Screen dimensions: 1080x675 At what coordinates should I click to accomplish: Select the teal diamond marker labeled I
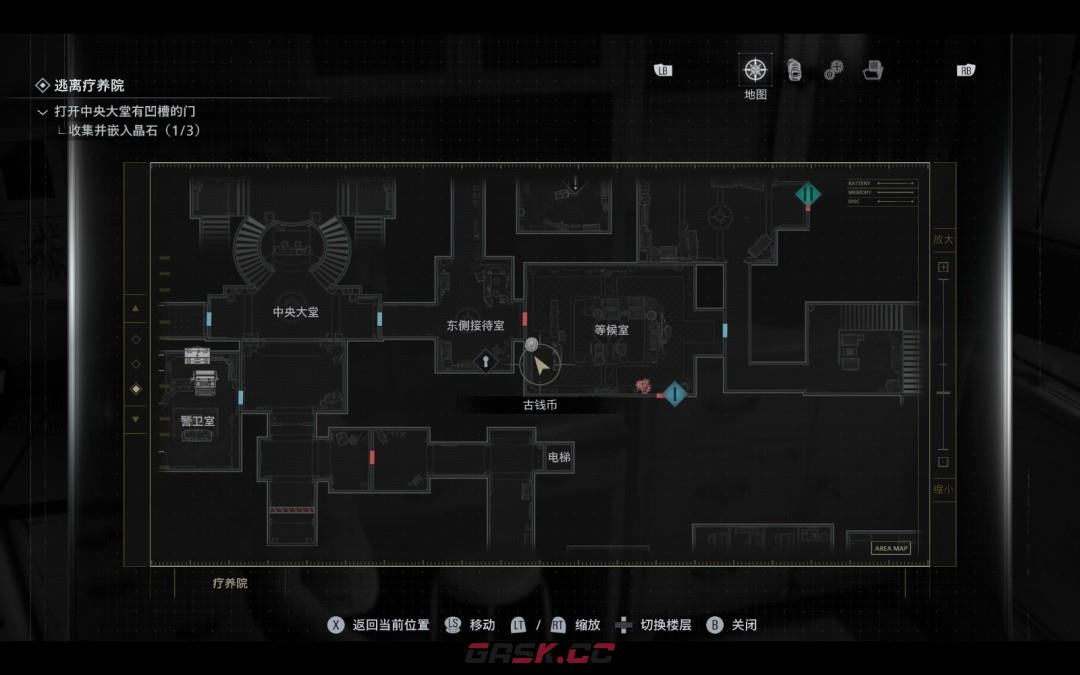[x=675, y=394]
